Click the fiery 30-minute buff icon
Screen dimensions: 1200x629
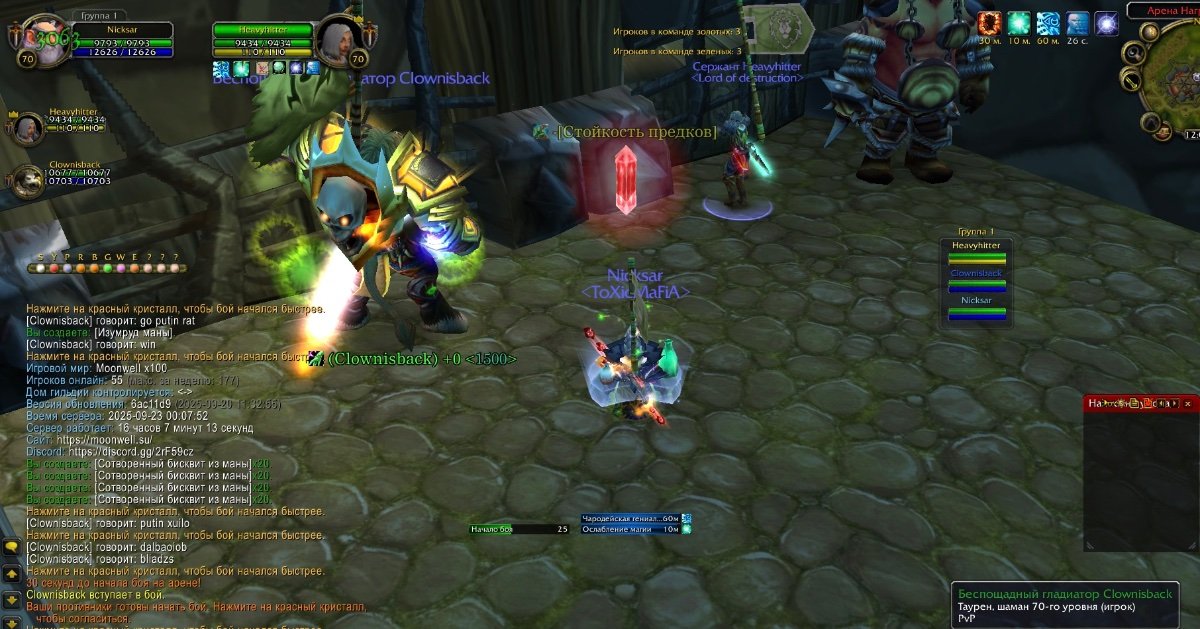coord(990,24)
